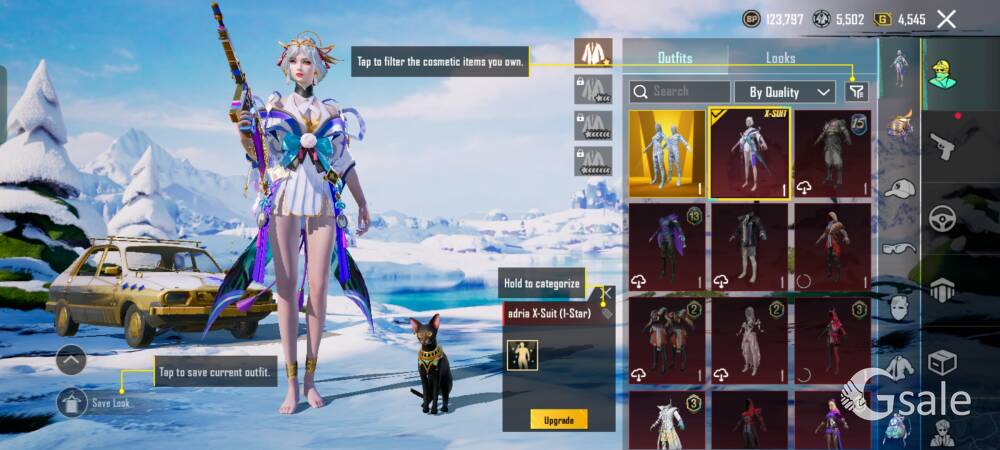Toggle the owned cosmetics filter icon
Image resolution: width=1000 pixels, height=450 pixels.
tap(856, 91)
